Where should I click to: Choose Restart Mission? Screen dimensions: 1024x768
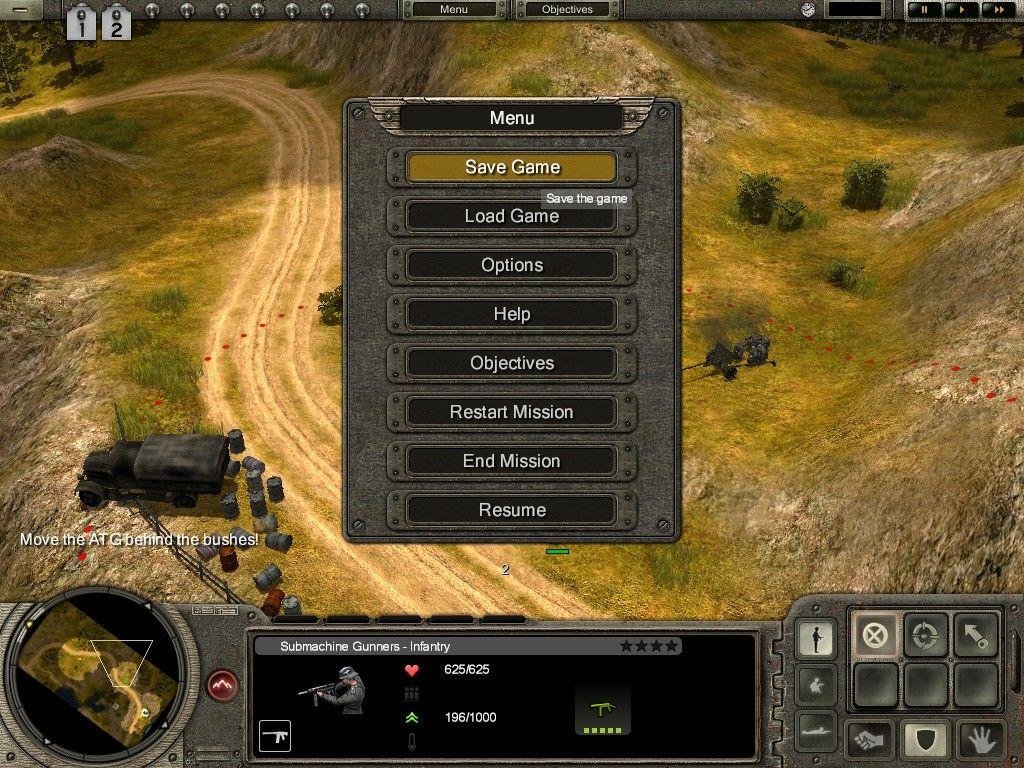[511, 412]
